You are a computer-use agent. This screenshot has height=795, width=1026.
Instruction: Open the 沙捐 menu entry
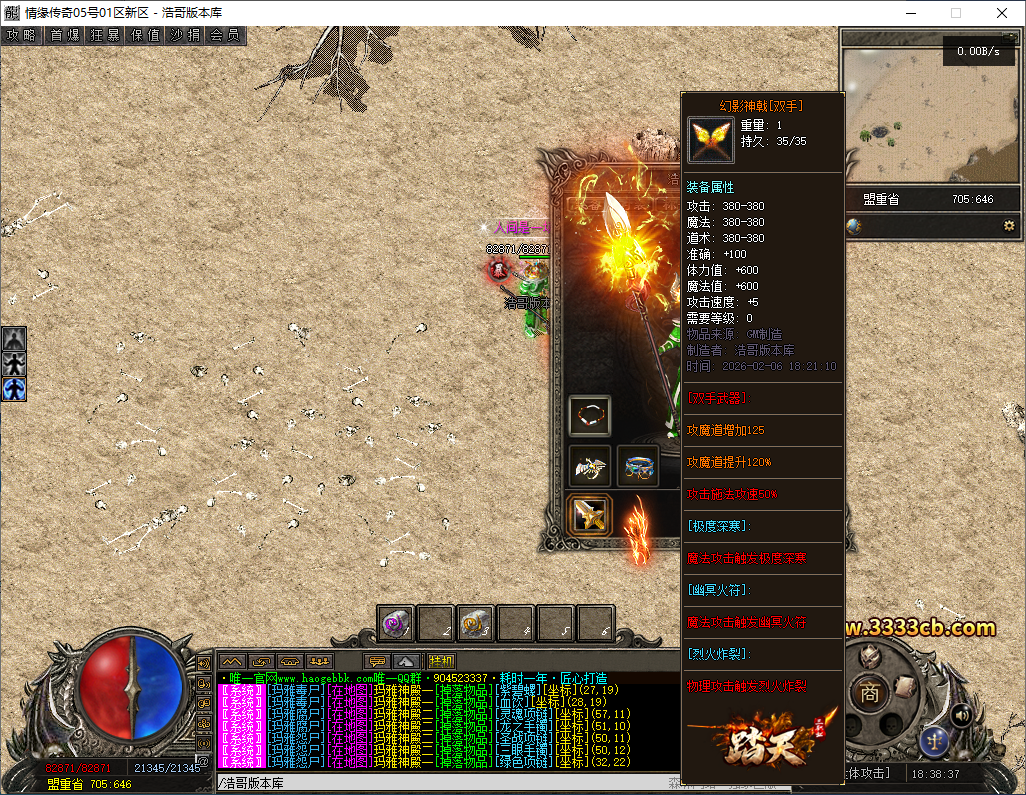(186, 35)
